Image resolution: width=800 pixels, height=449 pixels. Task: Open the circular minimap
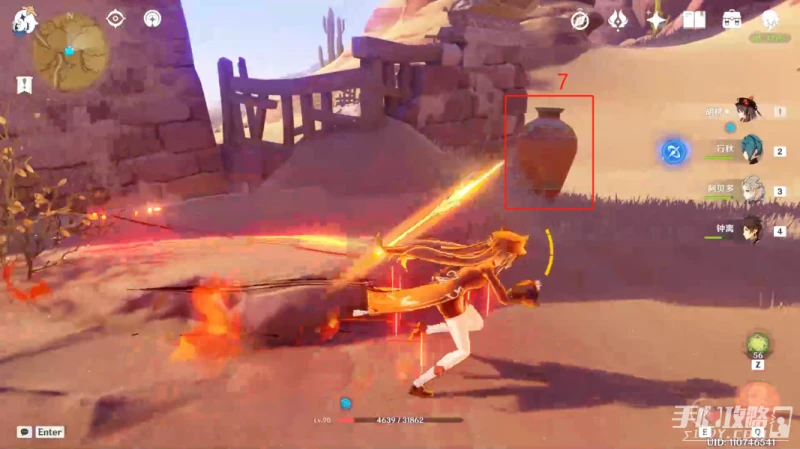point(70,50)
